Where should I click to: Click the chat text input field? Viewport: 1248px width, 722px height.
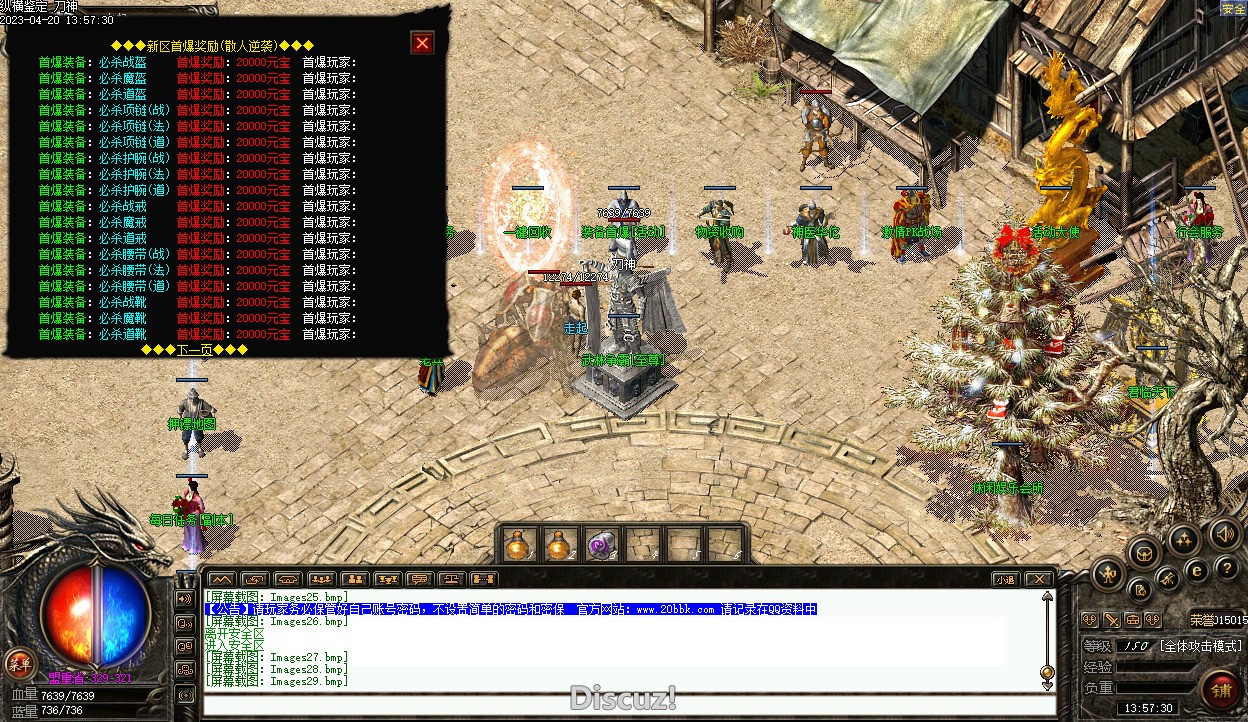click(620, 703)
